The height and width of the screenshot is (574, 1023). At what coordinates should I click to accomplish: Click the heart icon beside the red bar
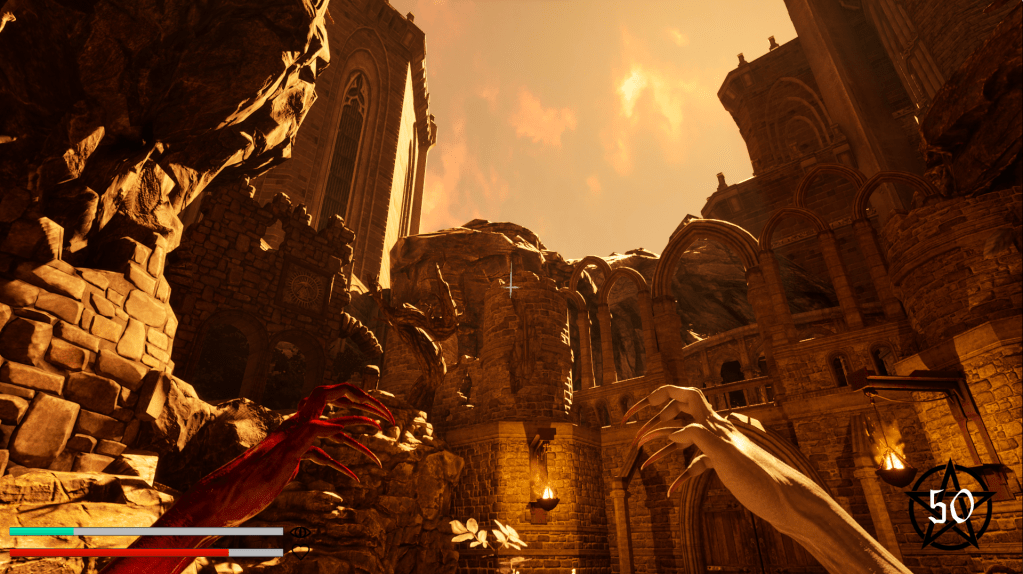[x=298, y=551]
